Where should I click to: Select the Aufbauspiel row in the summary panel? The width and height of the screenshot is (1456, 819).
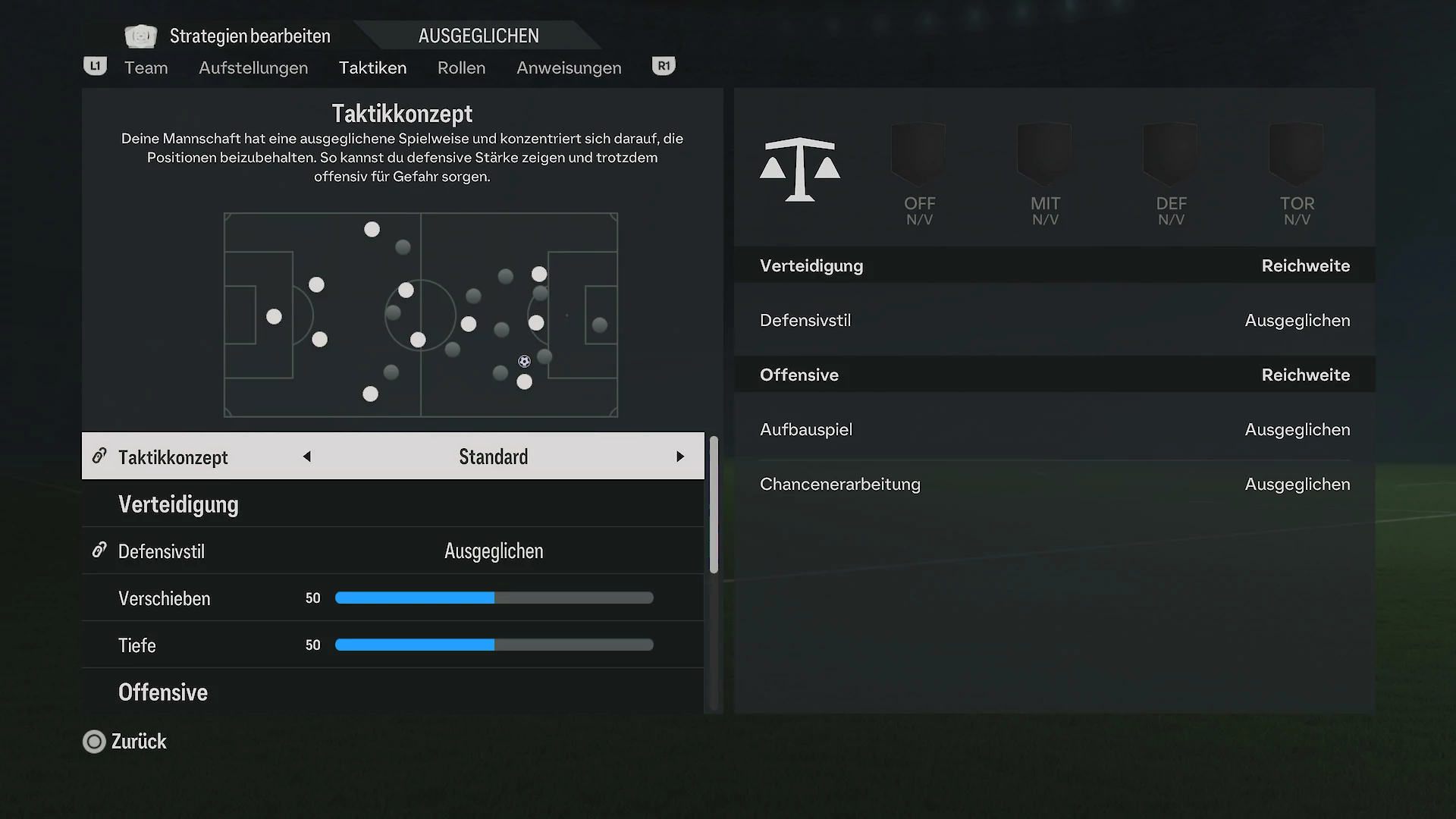[1054, 430]
